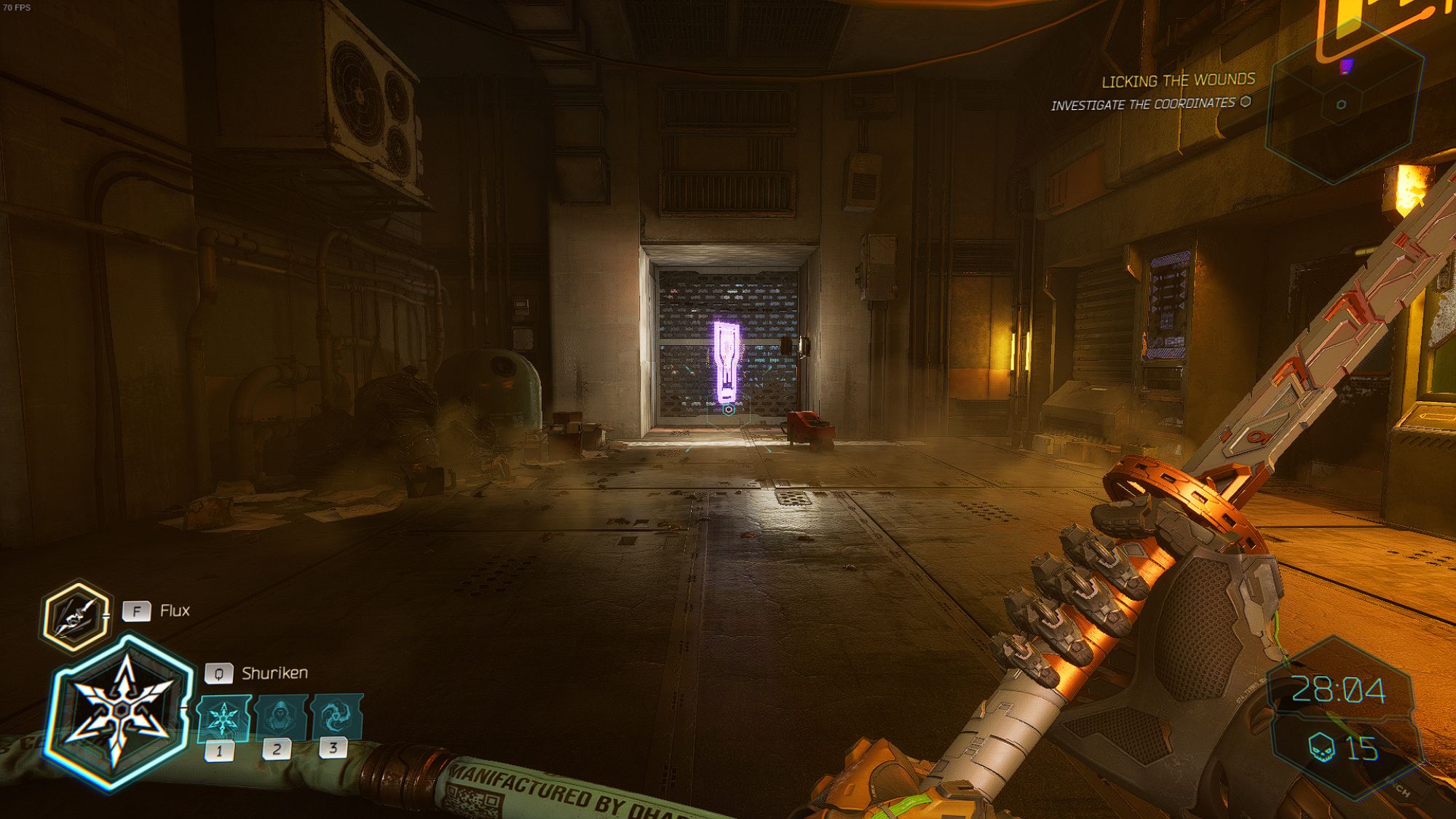Open the Licking The Wounds mission title

pos(1179,80)
